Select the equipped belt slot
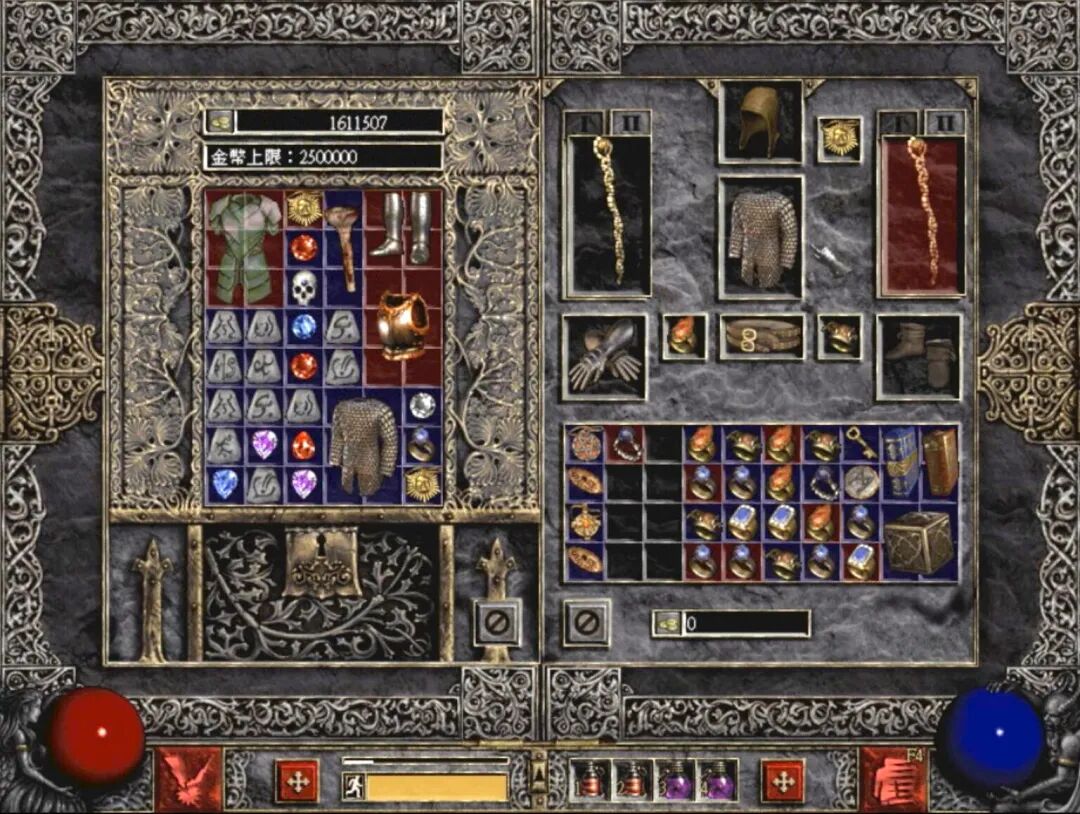1080x814 pixels. pos(761,337)
